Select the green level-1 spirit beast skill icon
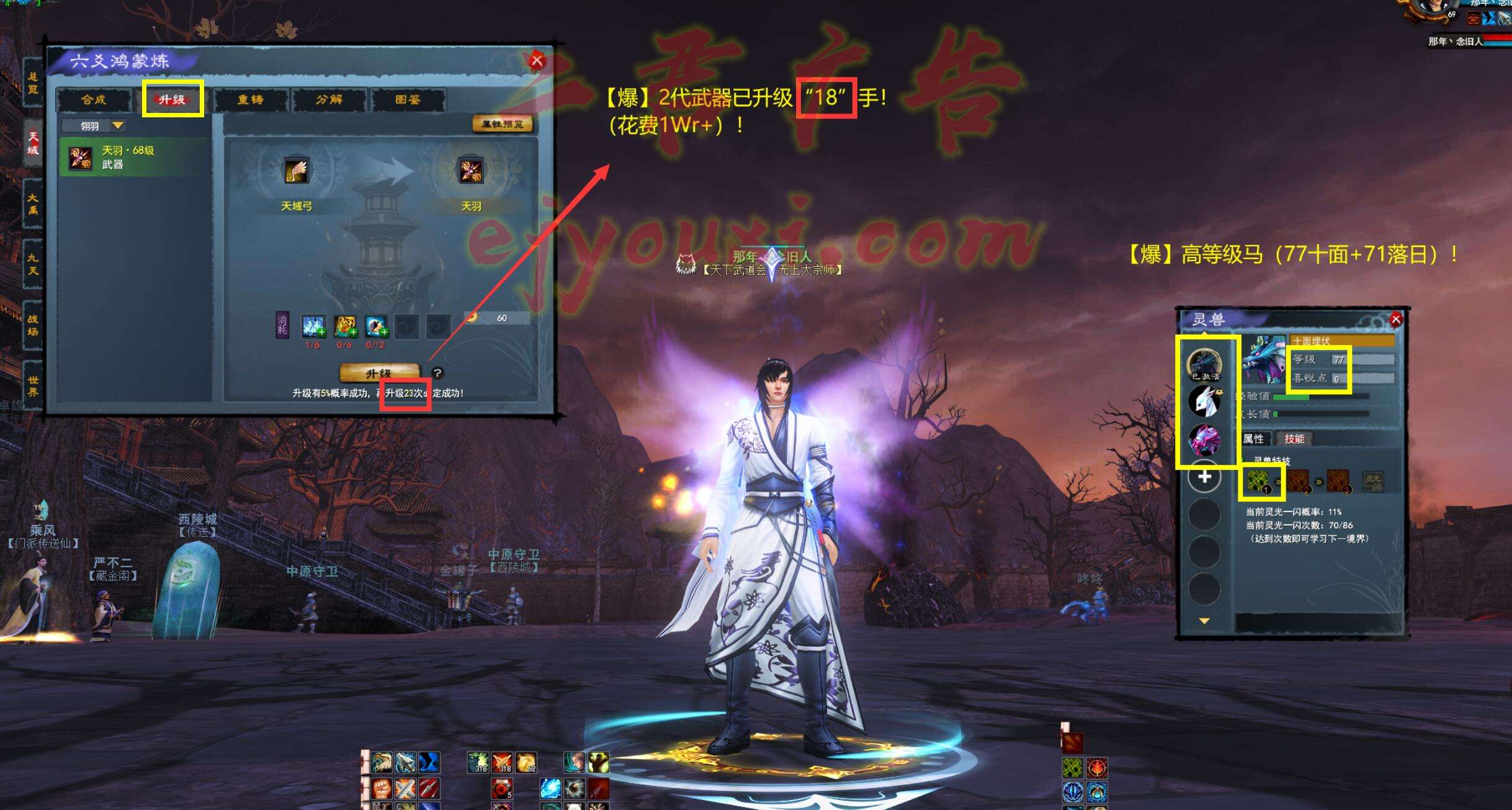This screenshot has height=810, width=1512. coord(1258,481)
